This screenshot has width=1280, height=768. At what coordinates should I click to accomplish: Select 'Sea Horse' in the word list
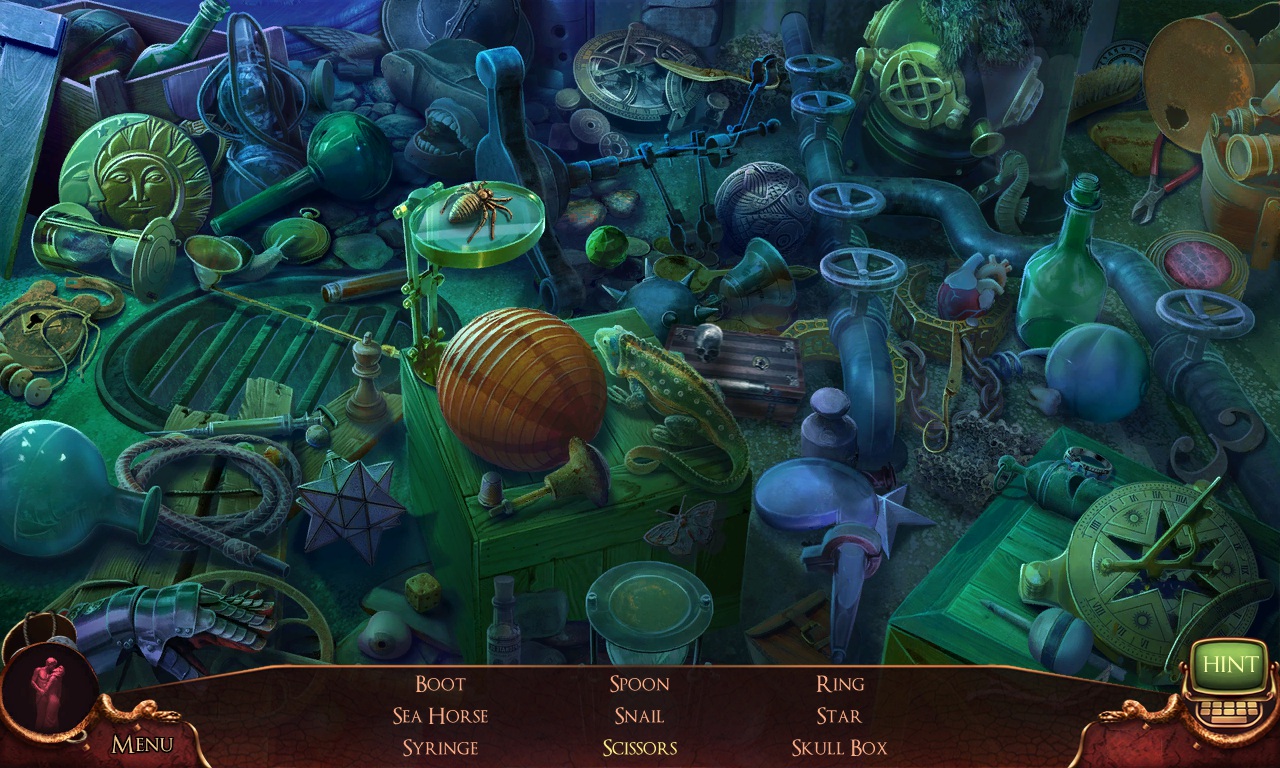coord(443,716)
